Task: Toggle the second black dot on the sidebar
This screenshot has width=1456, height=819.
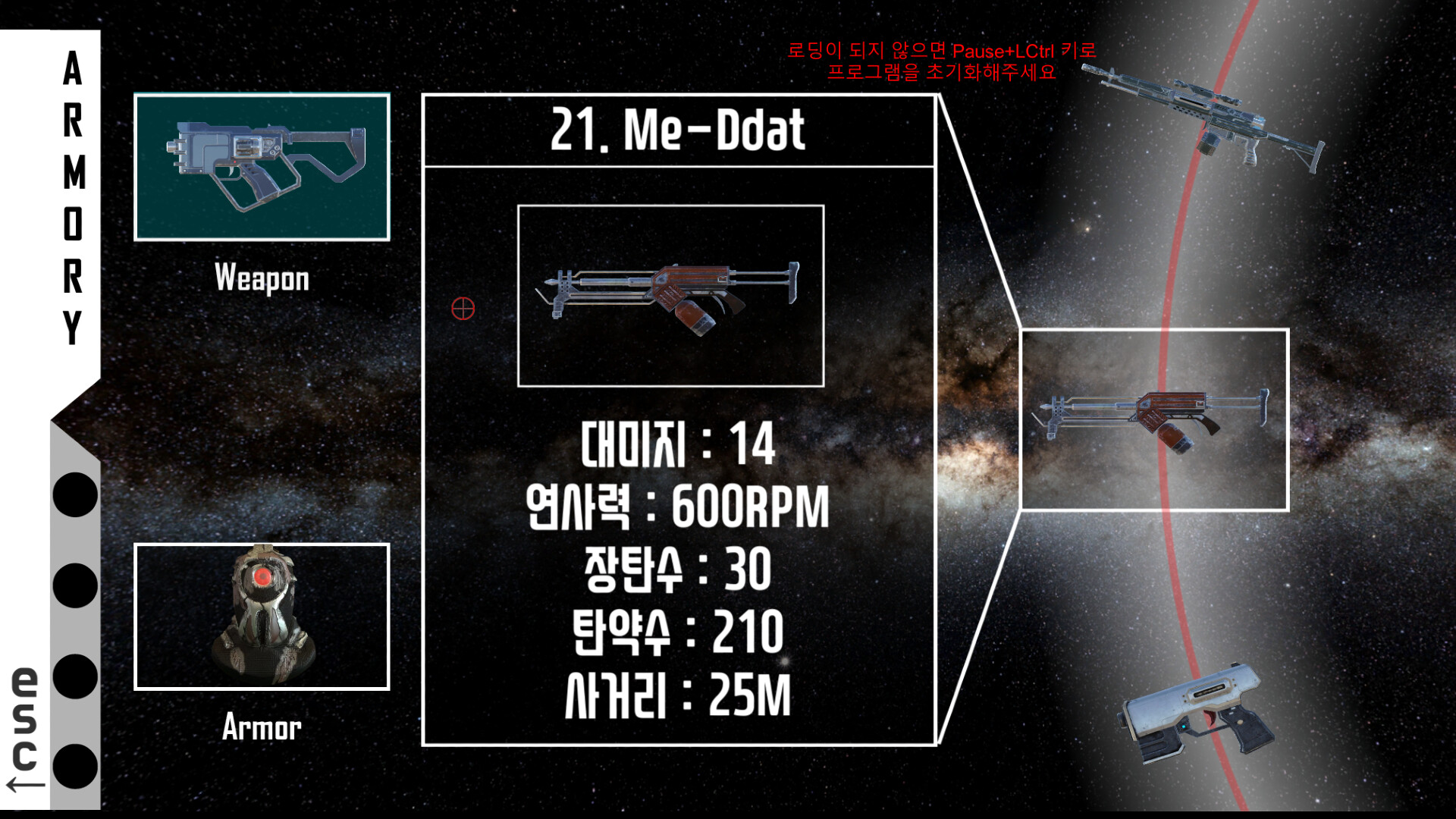Action: (74, 585)
